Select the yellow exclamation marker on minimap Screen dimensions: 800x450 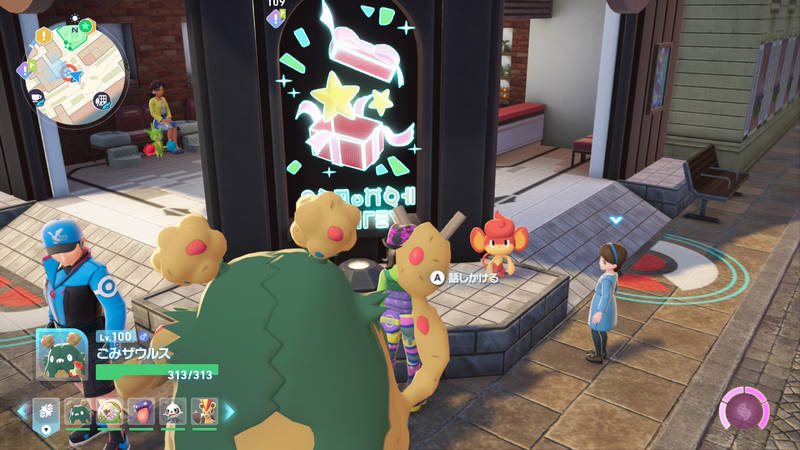[44, 35]
